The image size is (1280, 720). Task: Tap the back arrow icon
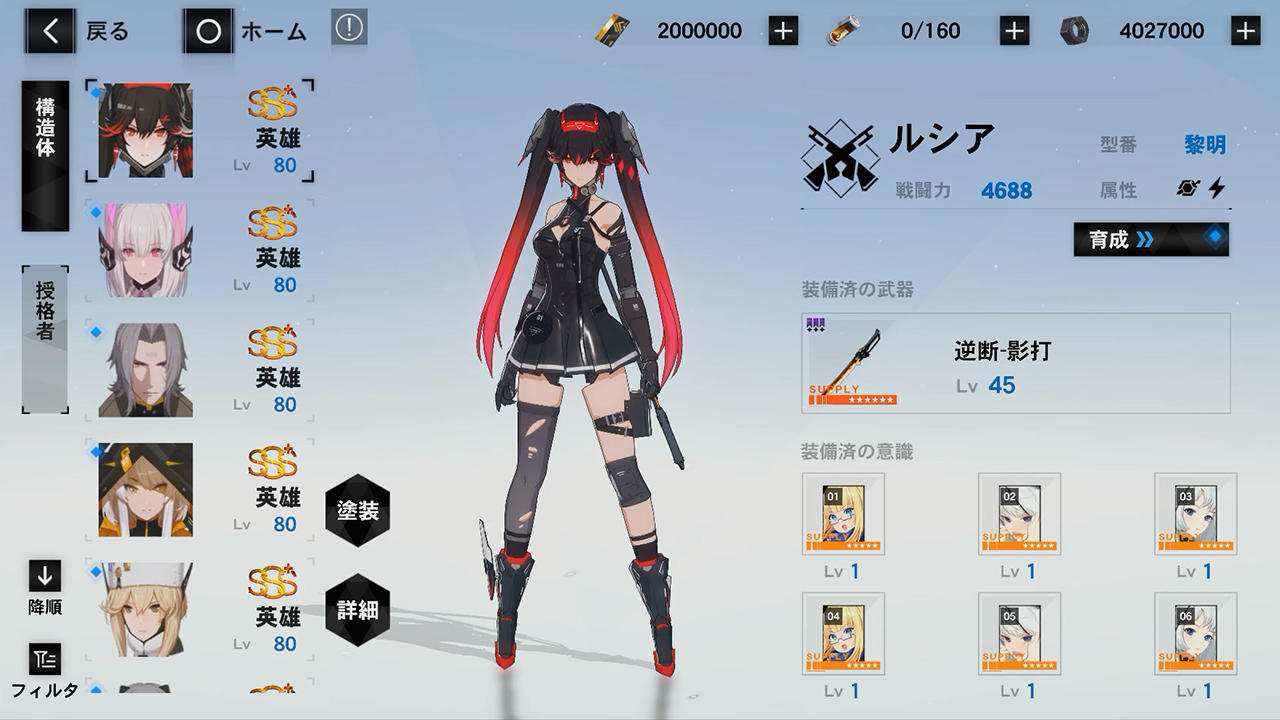(x=47, y=30)
